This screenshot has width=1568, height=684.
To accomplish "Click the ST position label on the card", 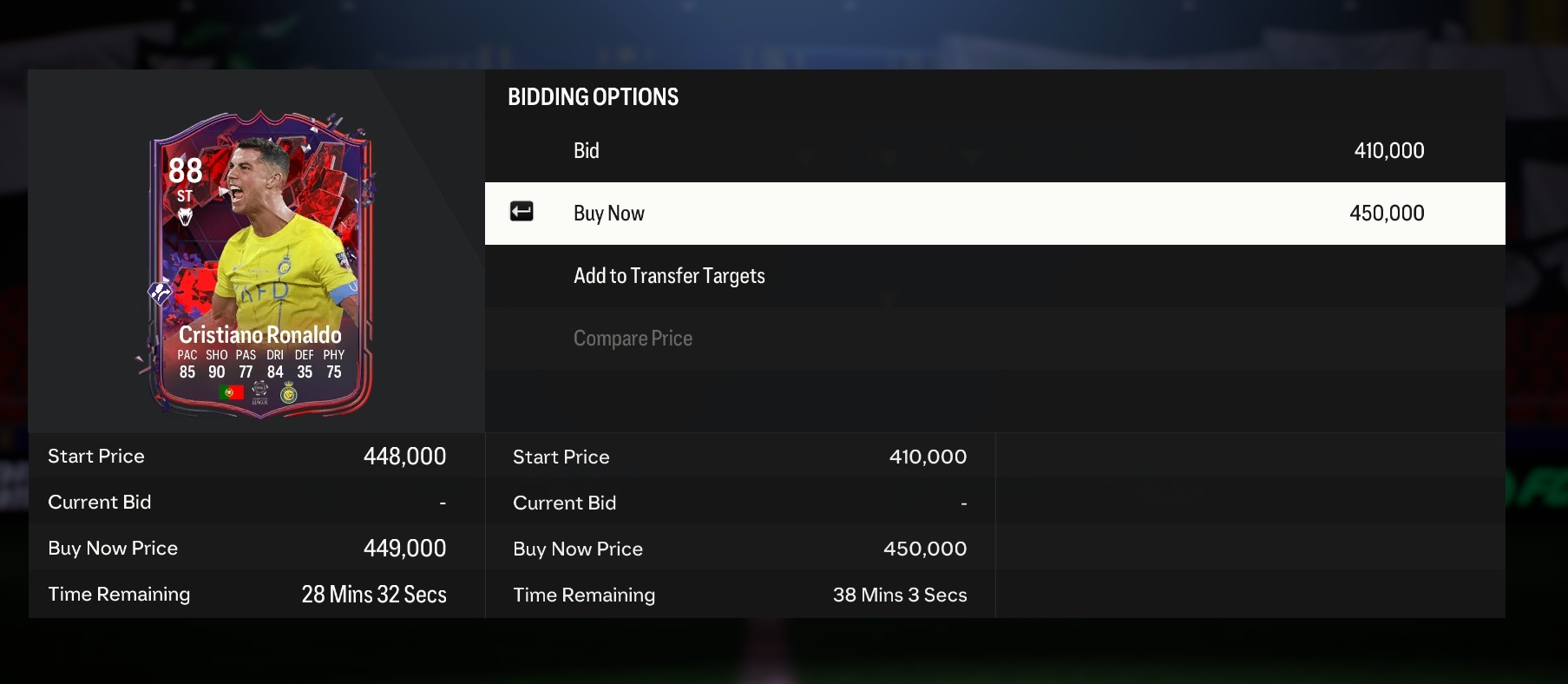I will pyautogui.click(x=184, y=196).
